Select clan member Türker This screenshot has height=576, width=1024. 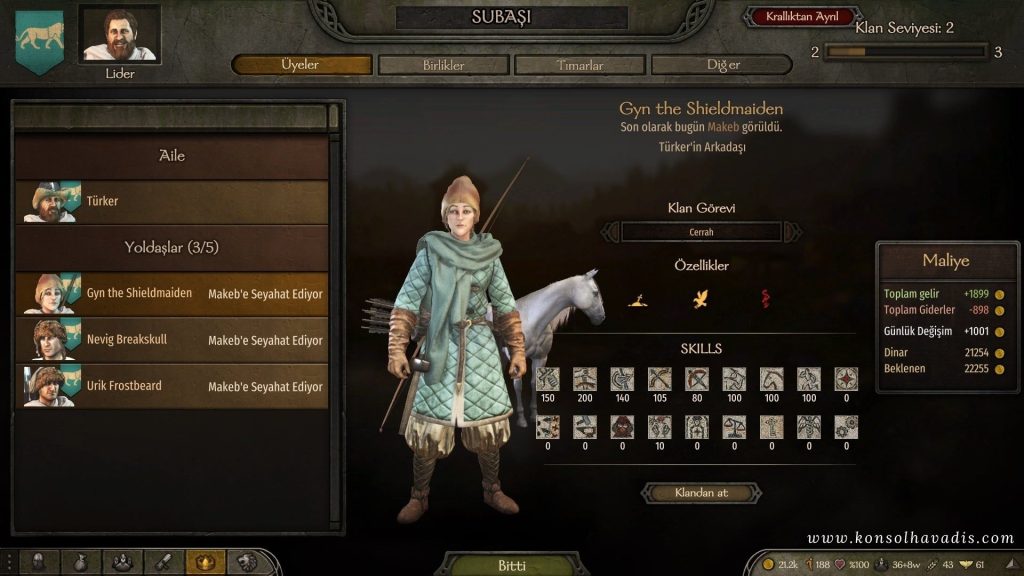coord(171,202)
